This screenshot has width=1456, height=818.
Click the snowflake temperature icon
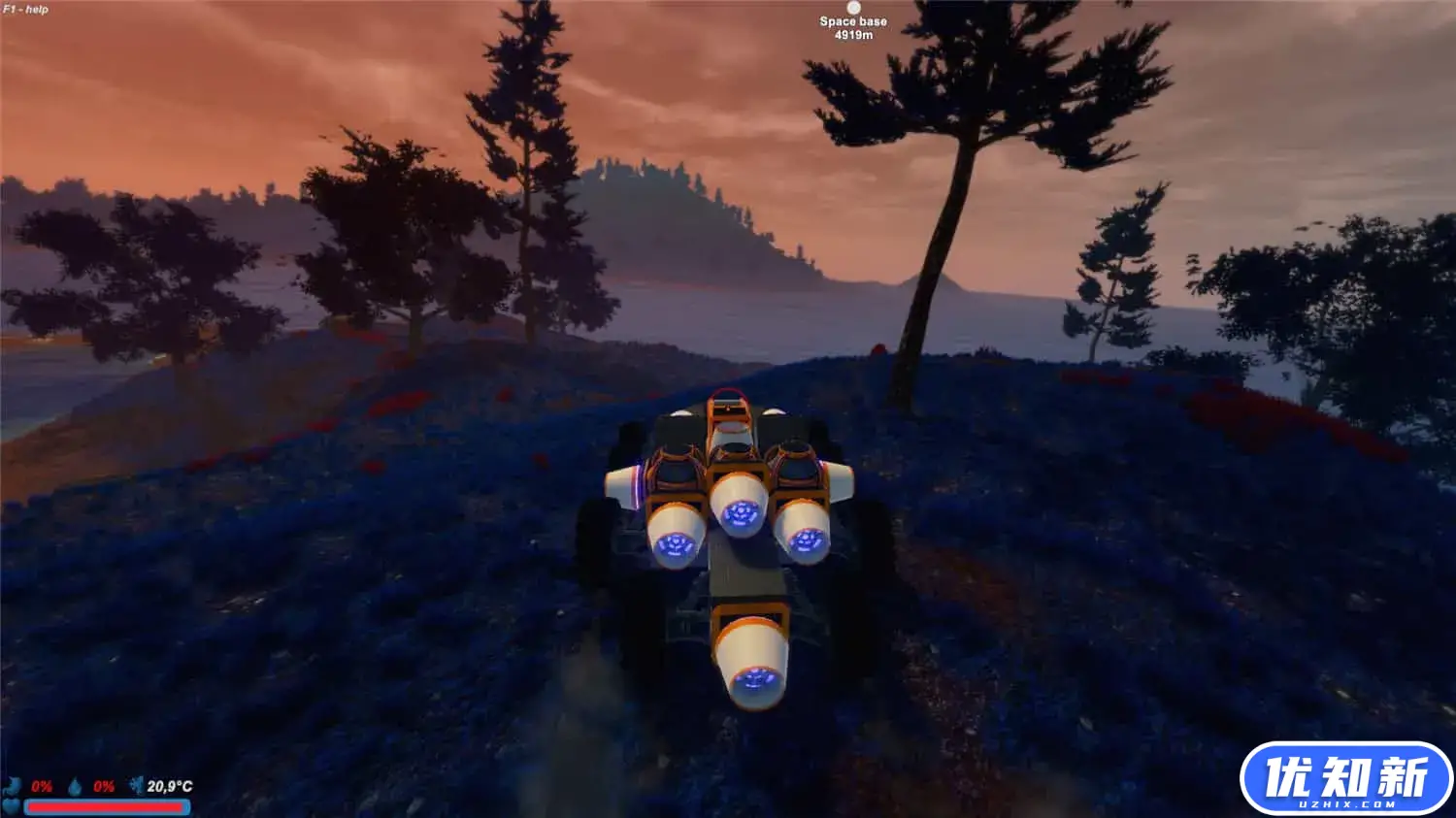pyautogui.click(x=136, y=785)
